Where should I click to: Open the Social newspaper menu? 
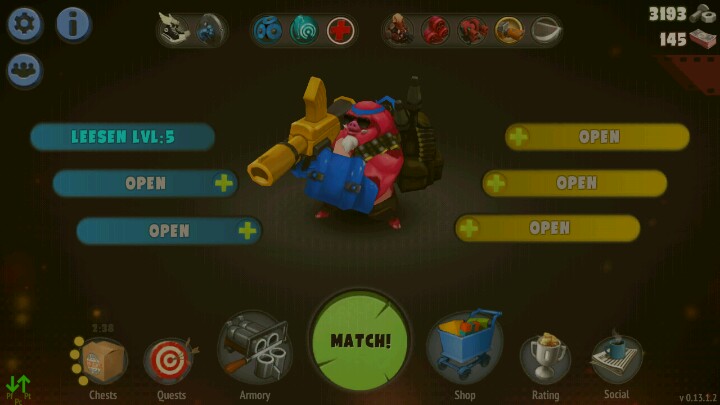click(x=616, y=358)
